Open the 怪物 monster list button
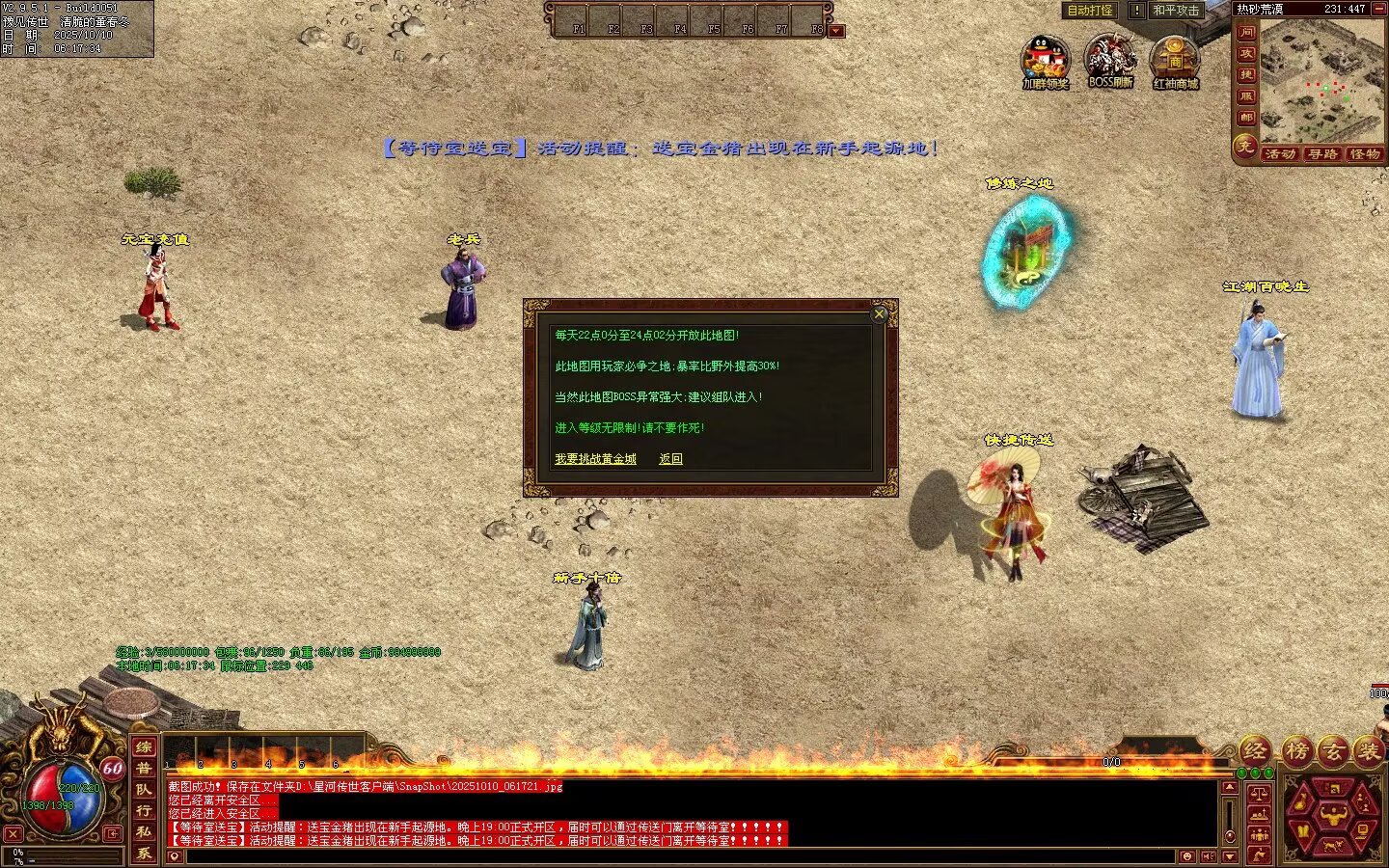 point(1365,154)
